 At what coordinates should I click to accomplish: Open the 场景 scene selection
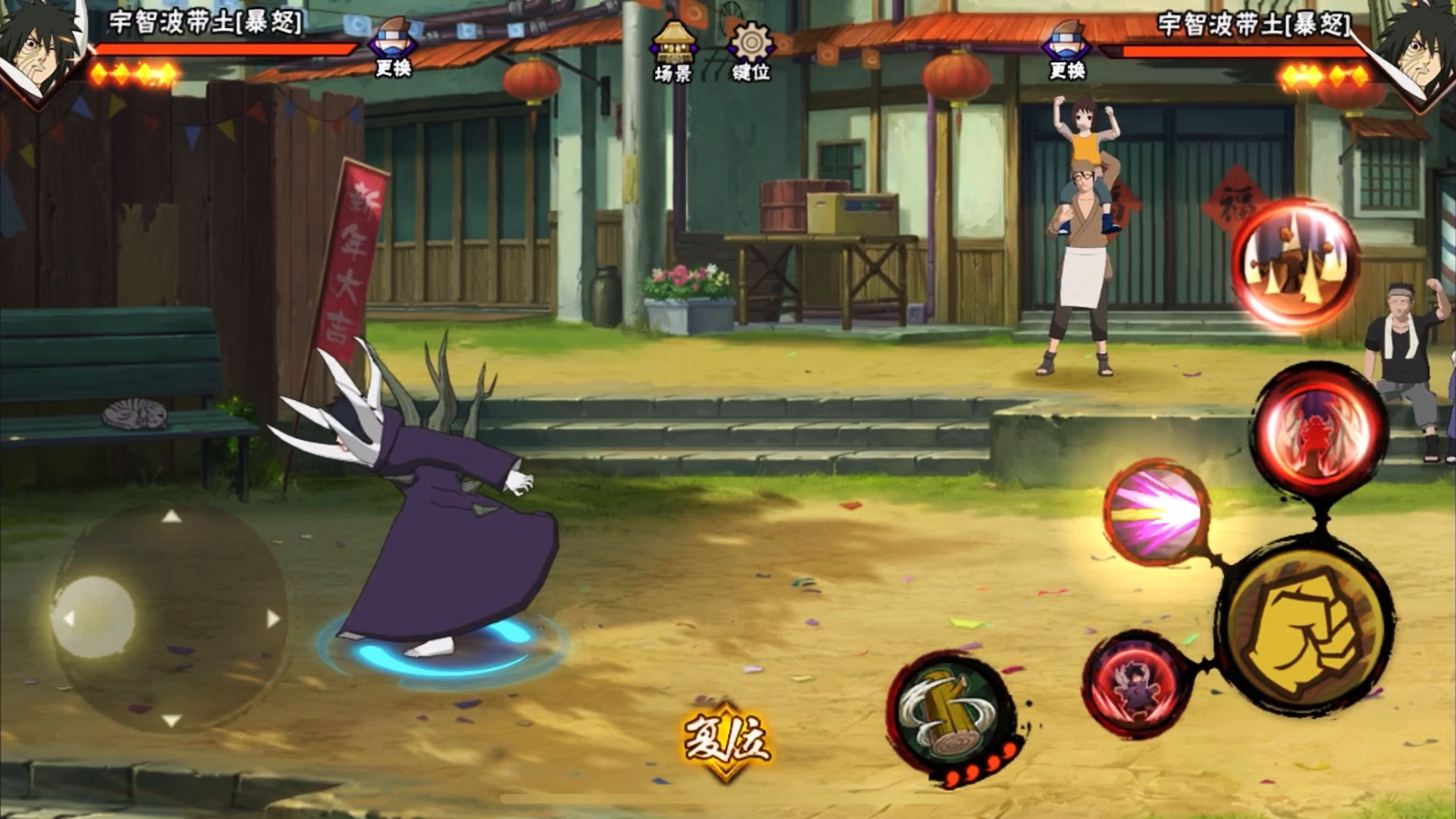coord(673,51)
